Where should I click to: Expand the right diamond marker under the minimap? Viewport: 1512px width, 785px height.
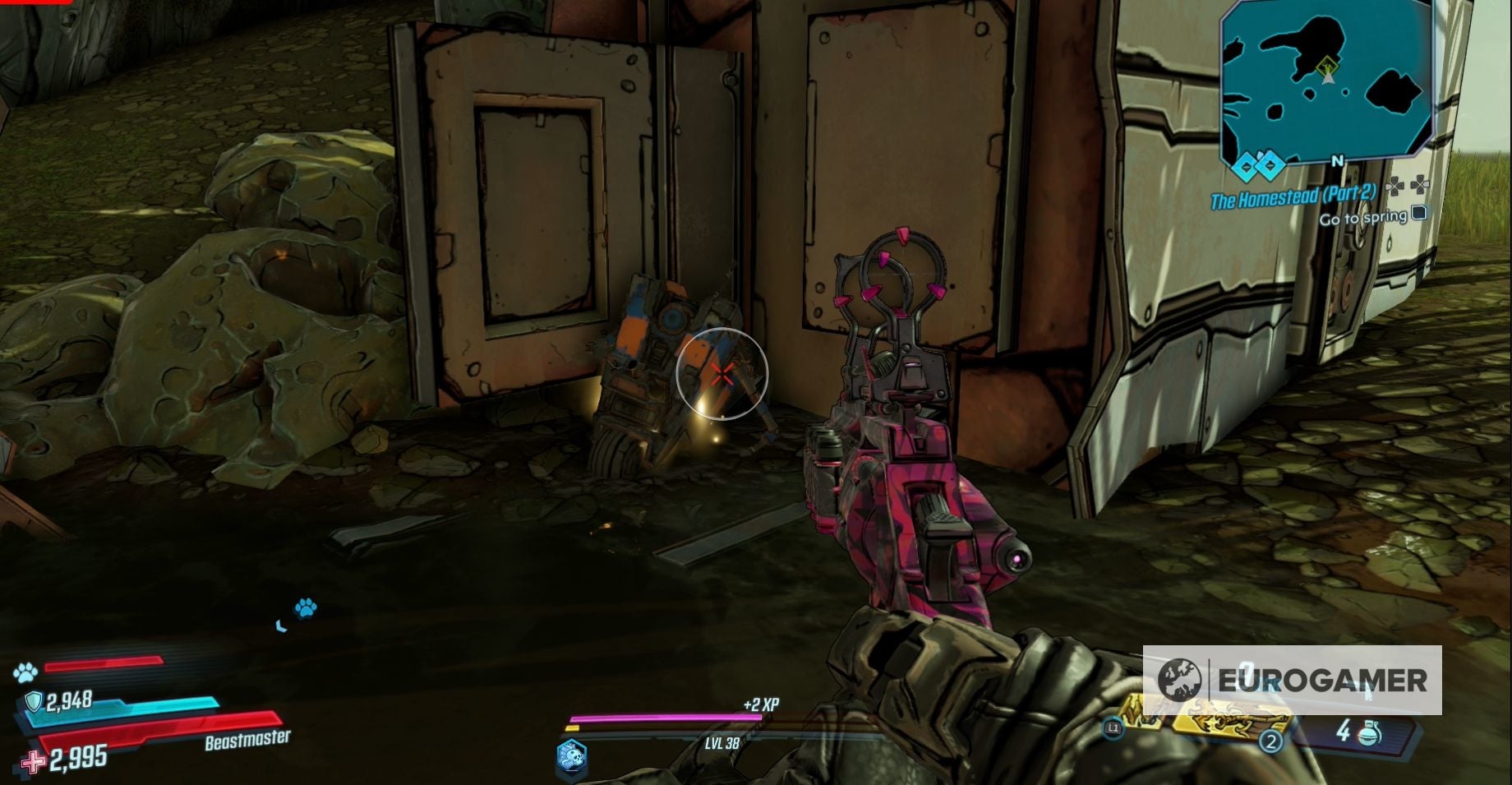(1269, 165)
